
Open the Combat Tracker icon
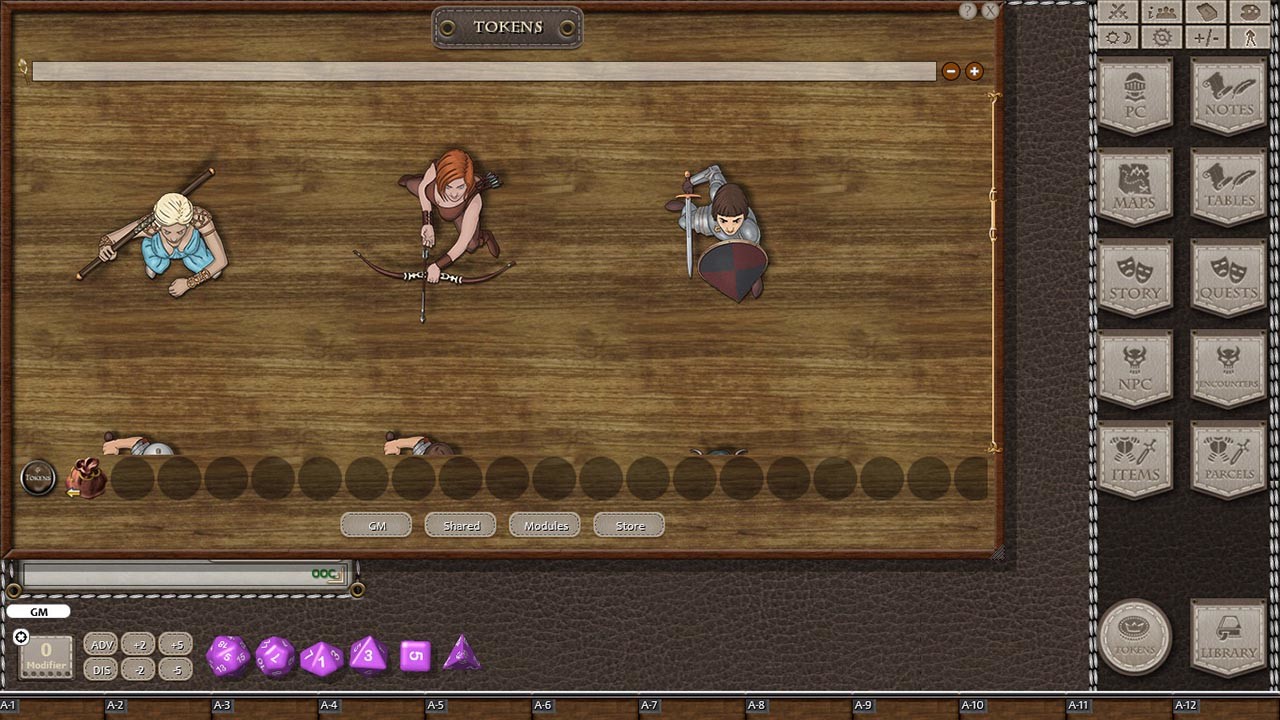1117,12
